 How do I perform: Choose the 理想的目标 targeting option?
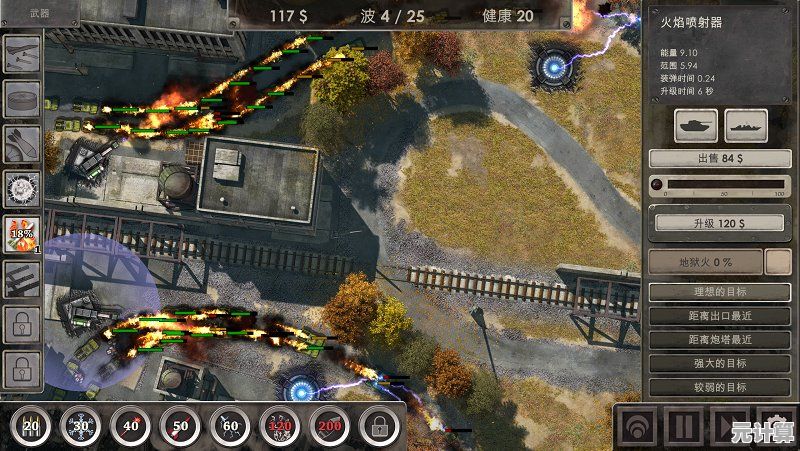coord(713,292)
